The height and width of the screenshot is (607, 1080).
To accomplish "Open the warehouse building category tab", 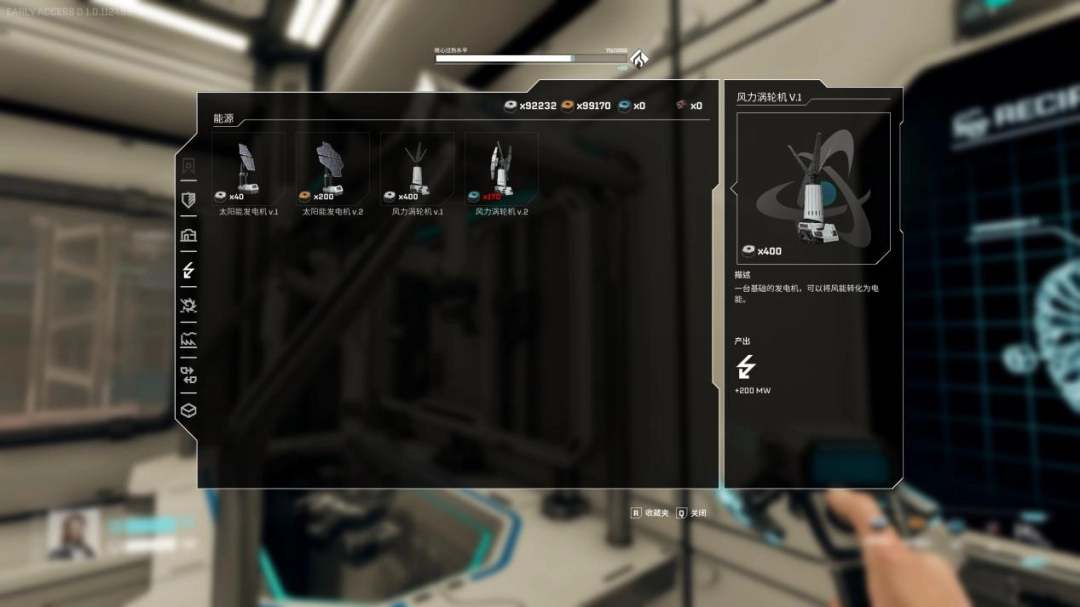I will click(188, 235).
